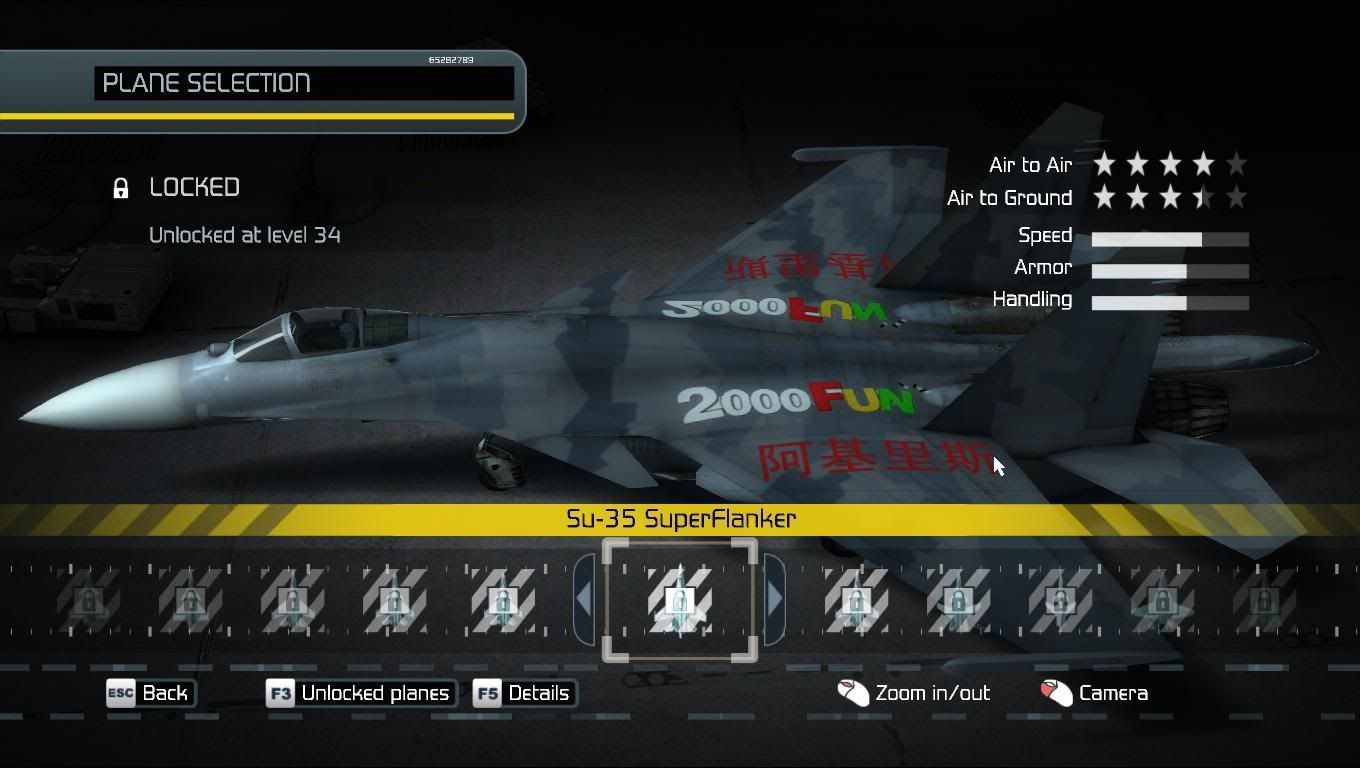Go back using the Back button

point(151,693)
